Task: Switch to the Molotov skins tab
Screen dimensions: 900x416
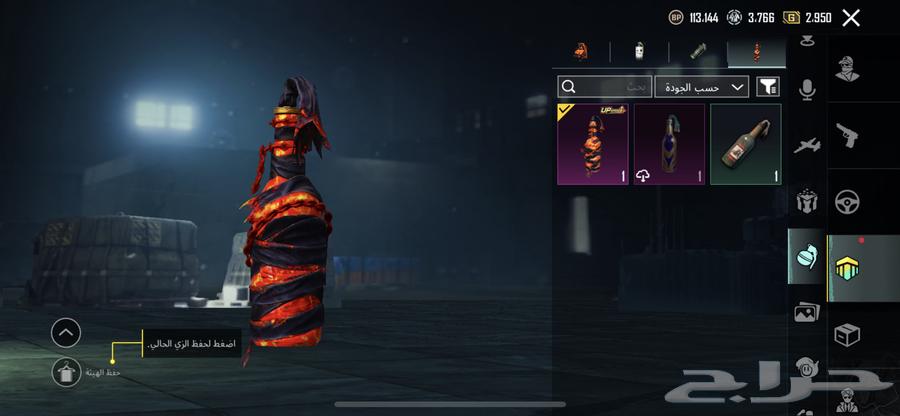Action: coord(756,52)
